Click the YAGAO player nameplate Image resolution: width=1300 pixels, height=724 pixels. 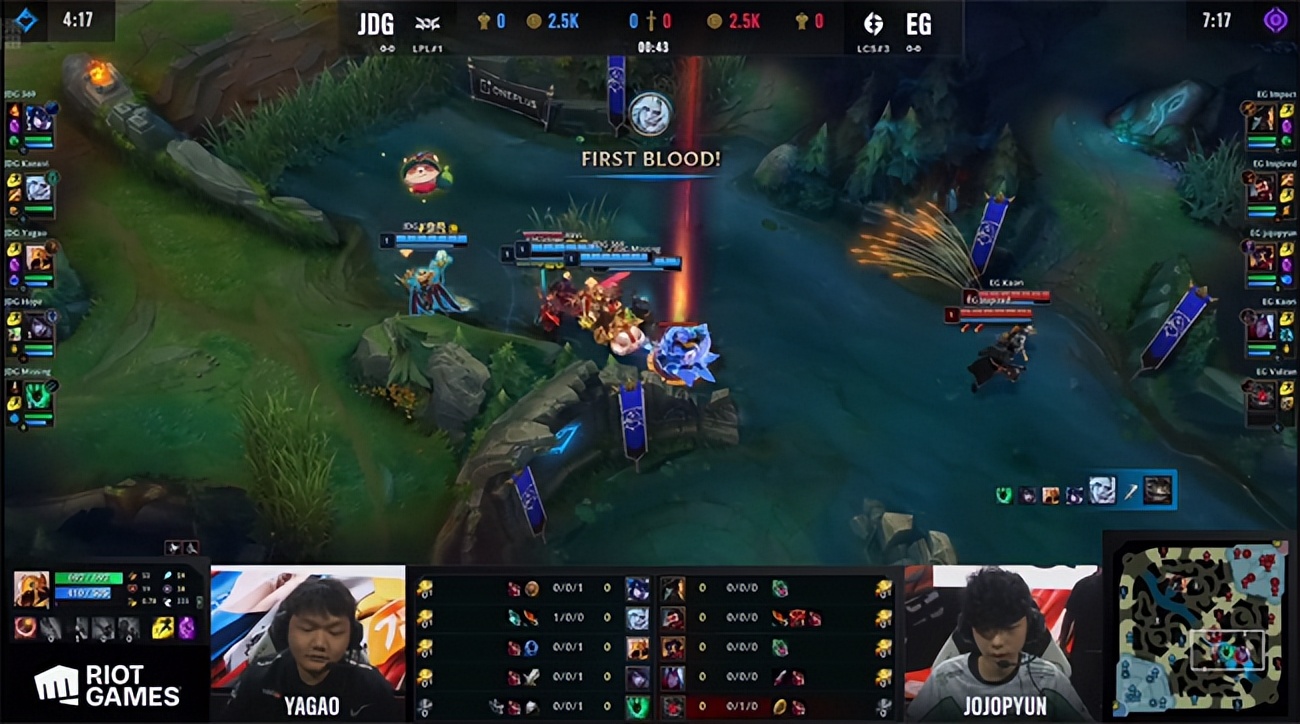pyautogui.click(x=311, y=707)
